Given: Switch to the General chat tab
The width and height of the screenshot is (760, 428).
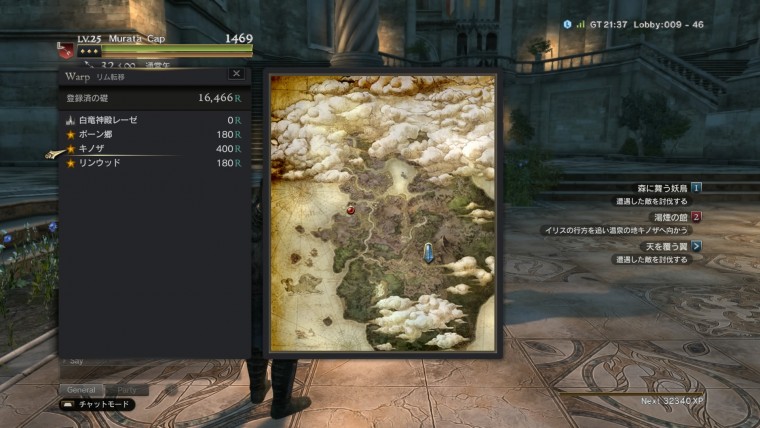Looking at the screenshot, I should point(81,389).
